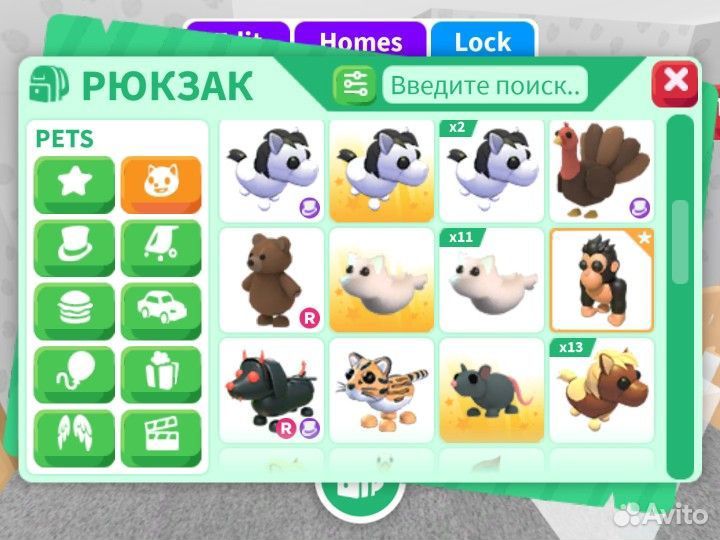Screen dimensions: 720x540
Task: Close the backpack window
Action: click(675, 82)
